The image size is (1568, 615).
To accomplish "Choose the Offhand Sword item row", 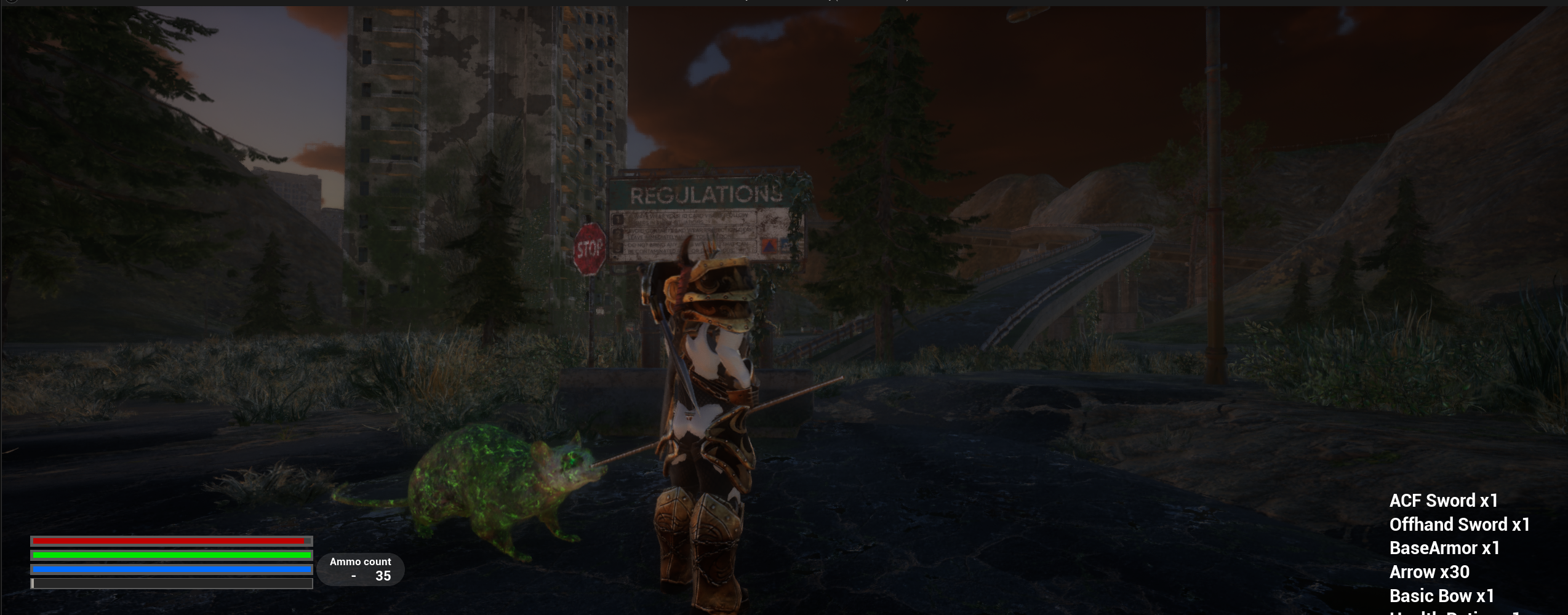I will point(1459,525).
